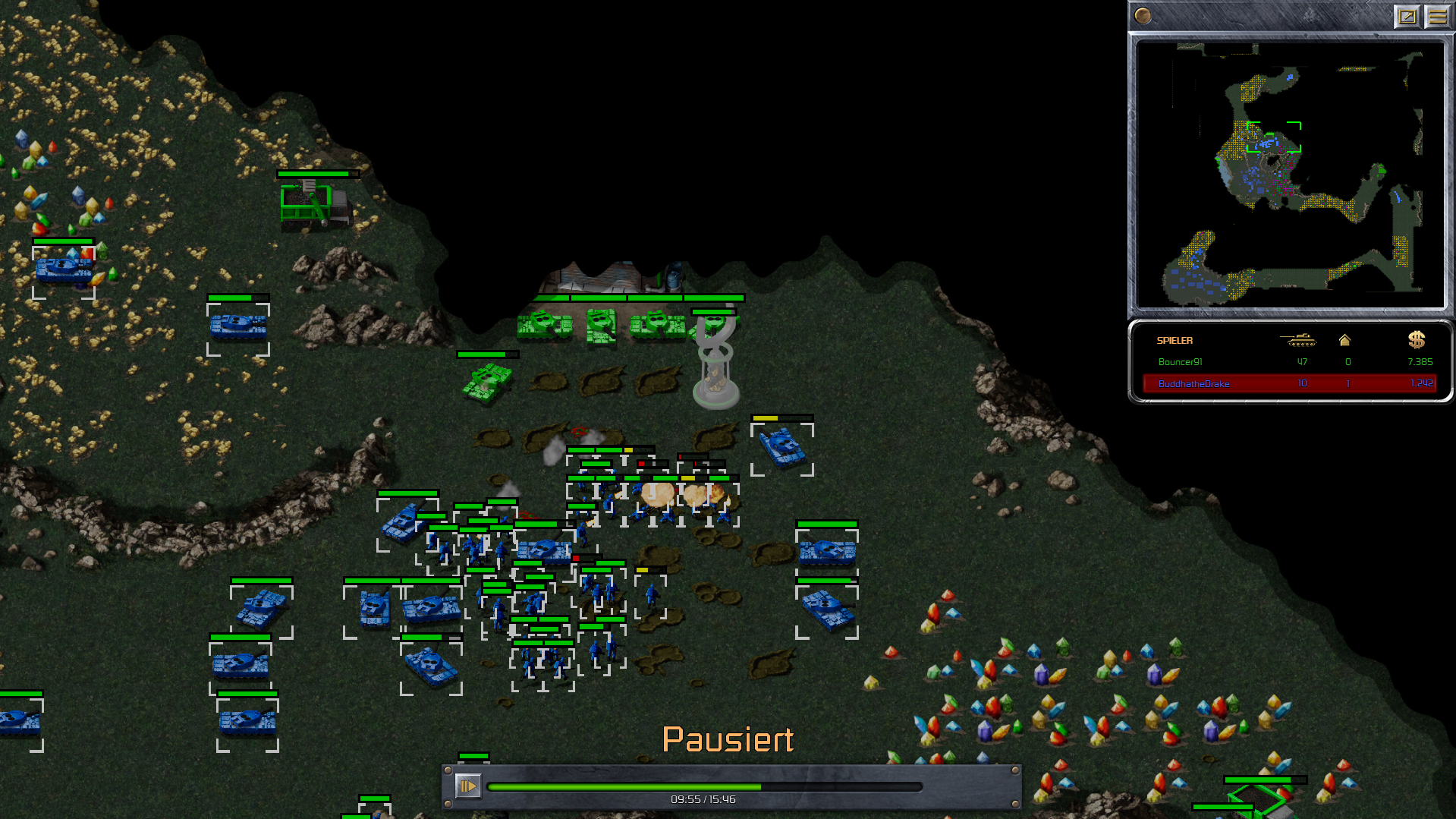The image size is (1456, 819).
Task: Click the round gold button on panel
Action: 1143,16
